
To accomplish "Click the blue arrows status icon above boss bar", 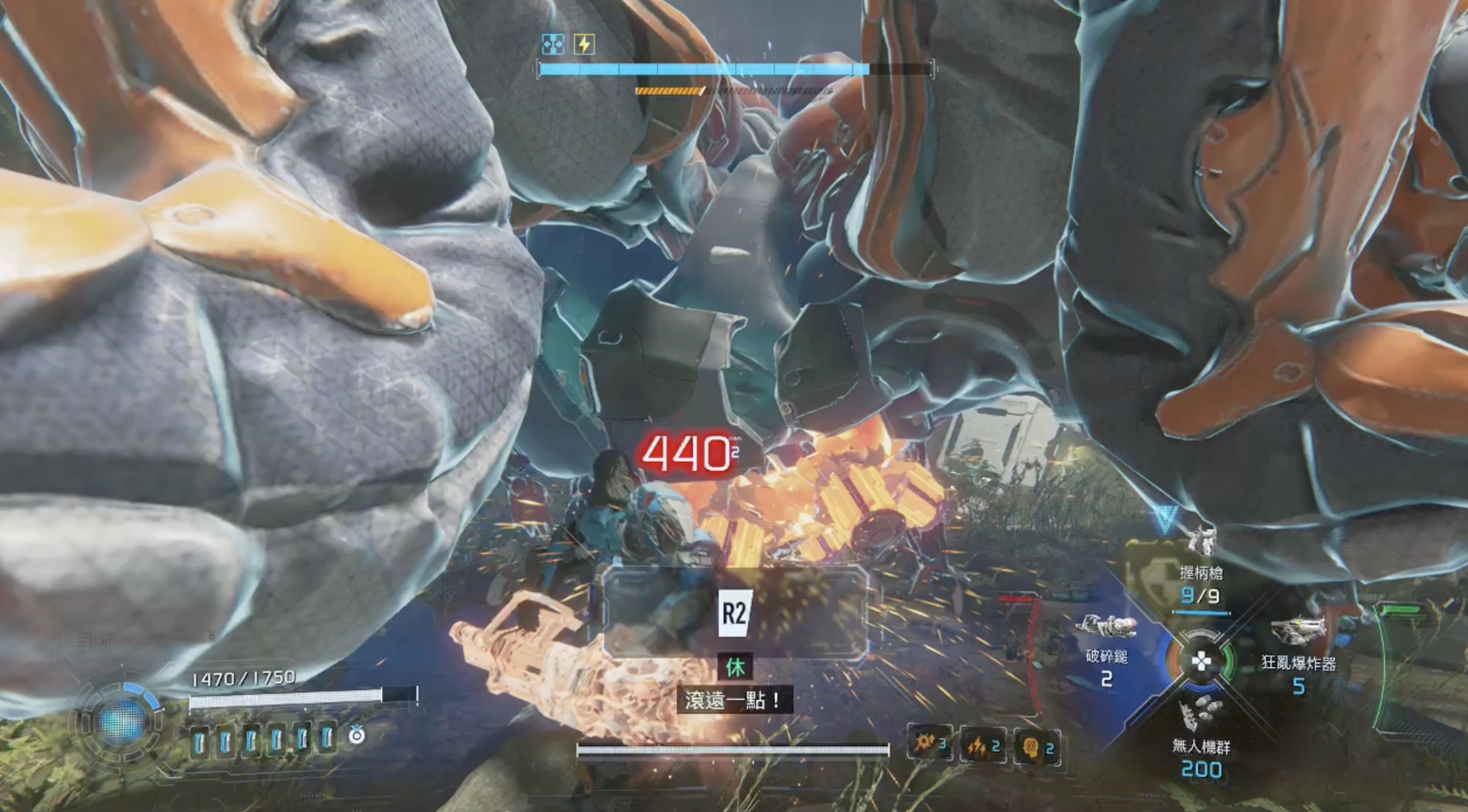I will coord(552,44).
